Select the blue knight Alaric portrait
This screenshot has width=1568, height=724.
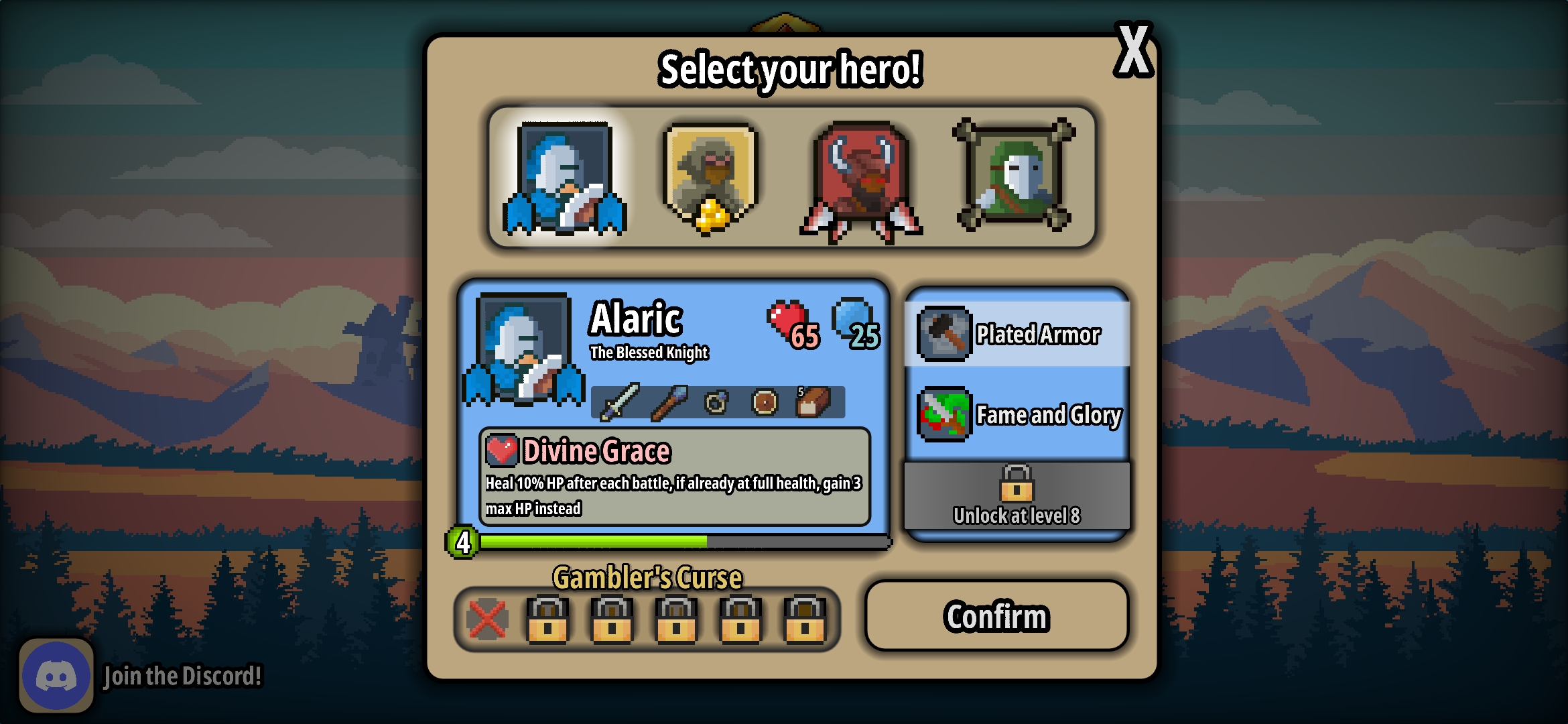(565, 178)
